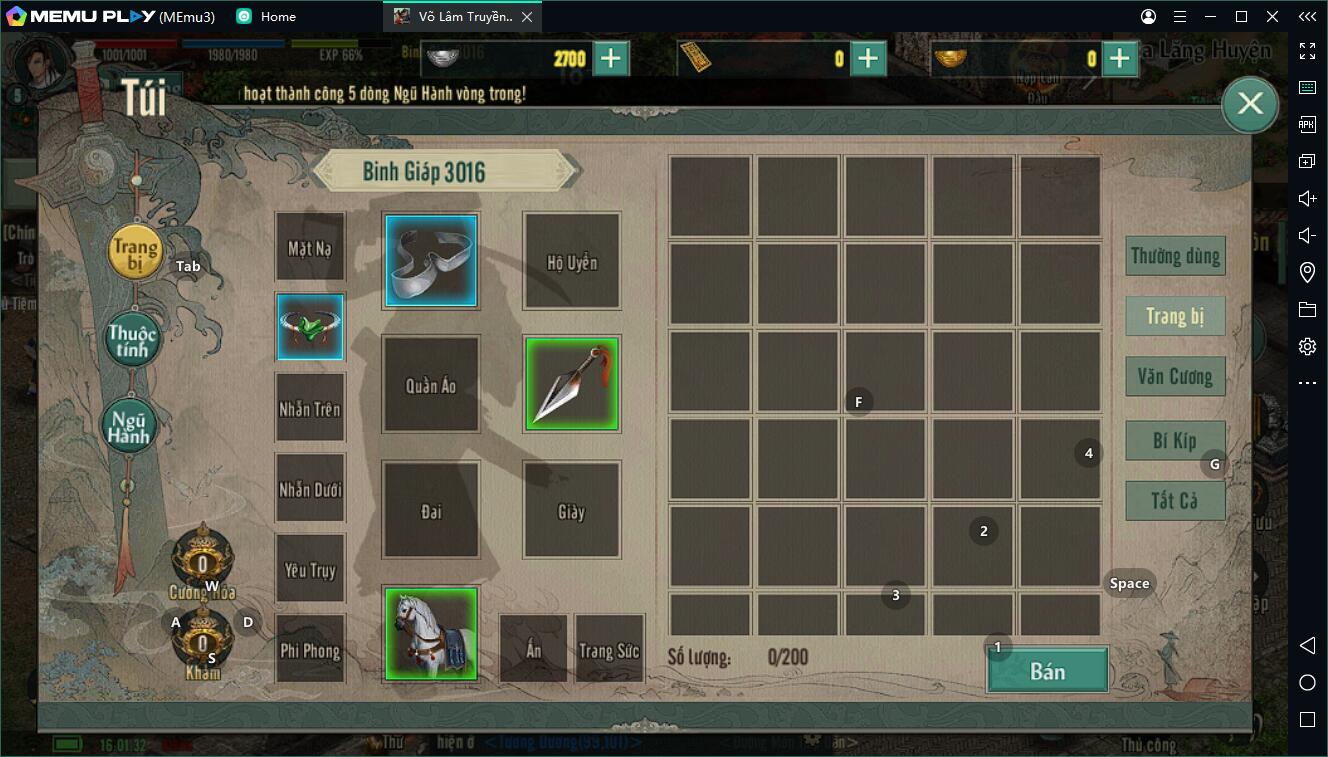The height and width of the screenshot is (757, 1328).
Task: Switch to the Thường dùng filter
Action: click(1175, 256)
